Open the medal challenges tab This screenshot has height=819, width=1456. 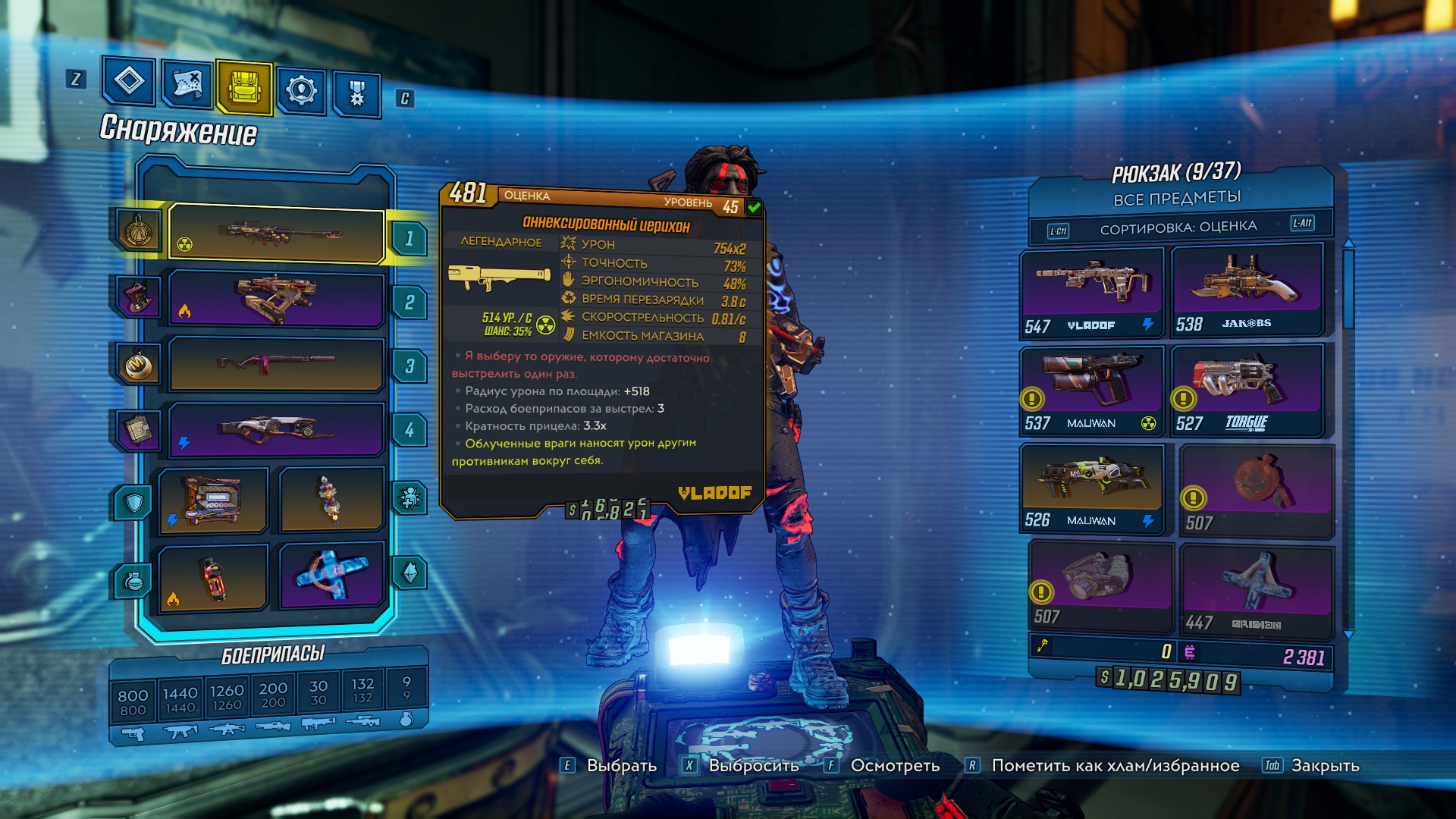[x=356, y=94]
